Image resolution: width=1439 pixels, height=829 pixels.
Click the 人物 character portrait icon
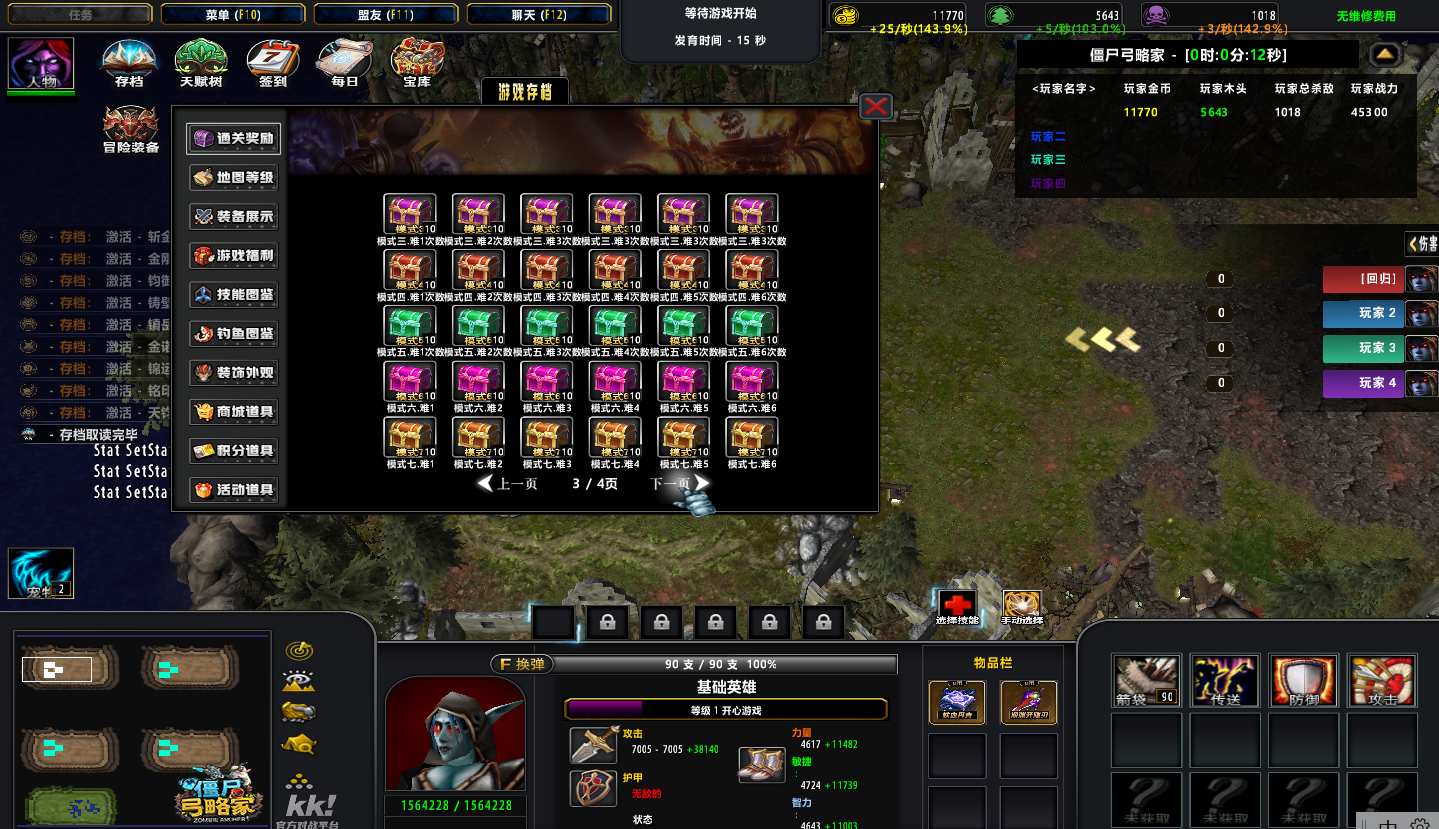pos(42,64)
